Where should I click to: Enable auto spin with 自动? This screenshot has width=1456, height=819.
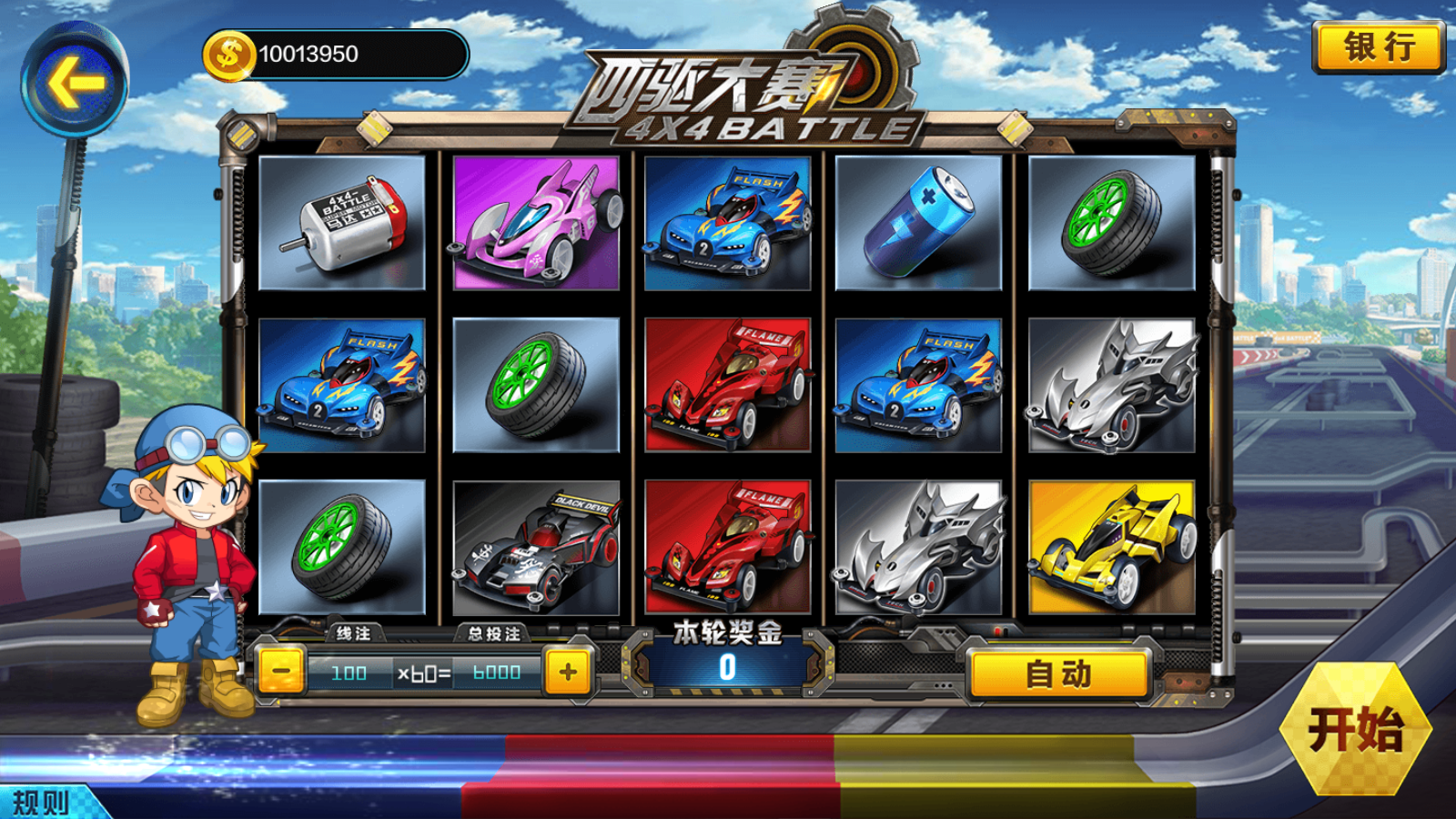pos(1058,674)
